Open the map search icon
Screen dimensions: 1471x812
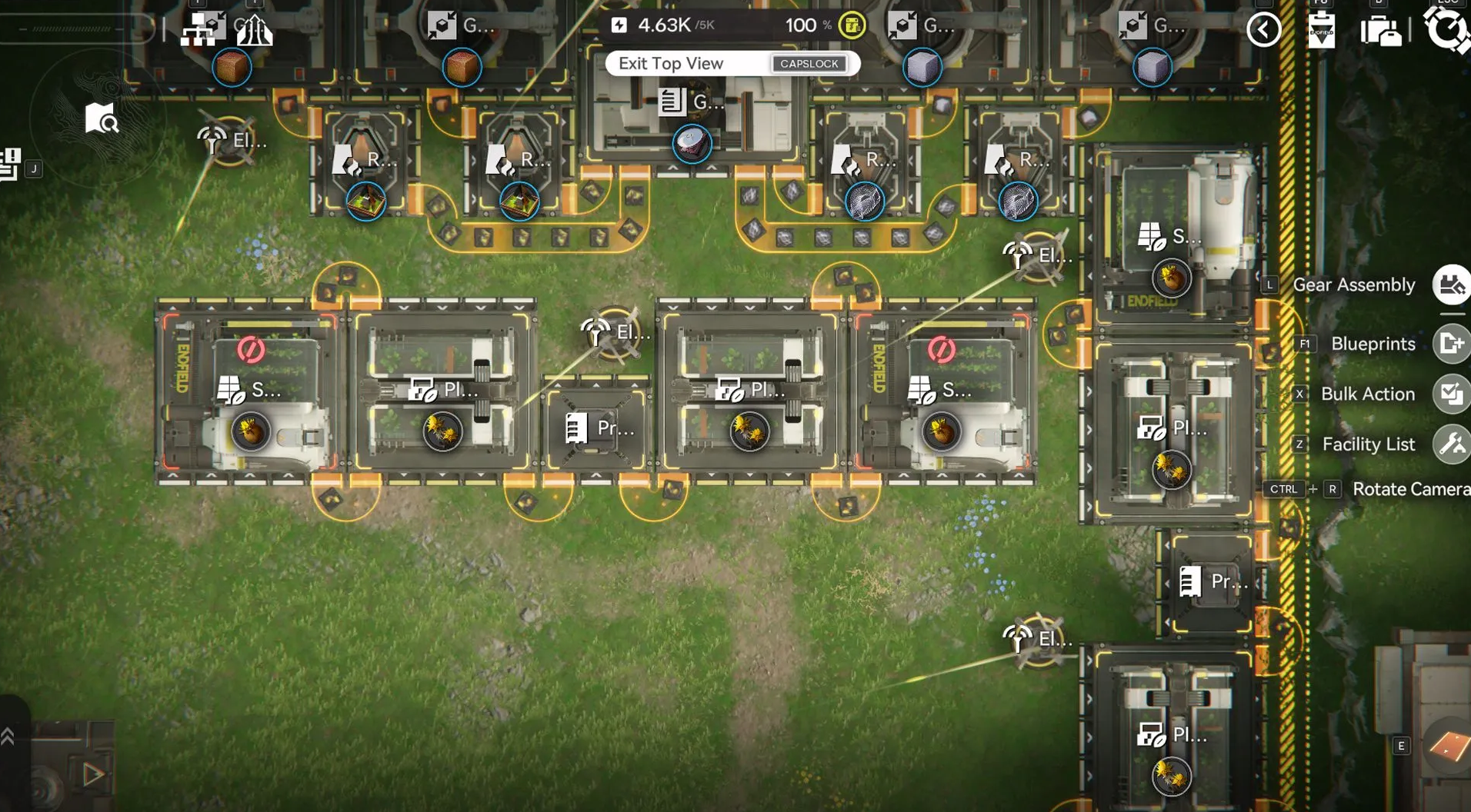101,119
